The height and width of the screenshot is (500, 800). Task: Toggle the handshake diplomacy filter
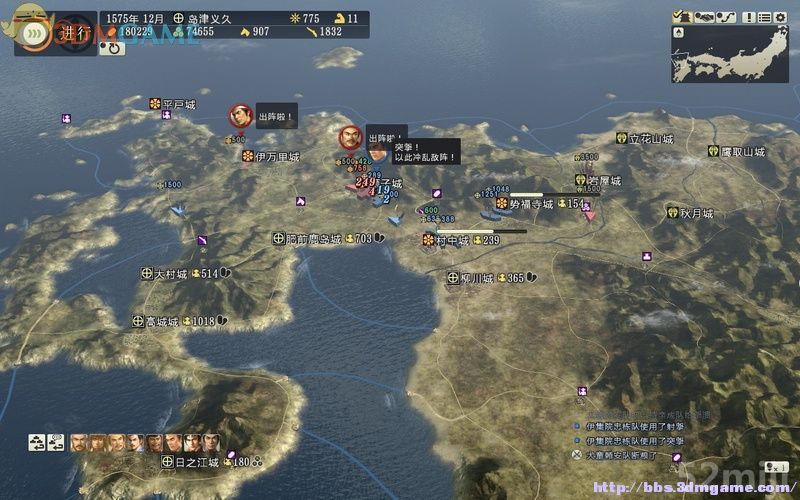click(703, 16)
